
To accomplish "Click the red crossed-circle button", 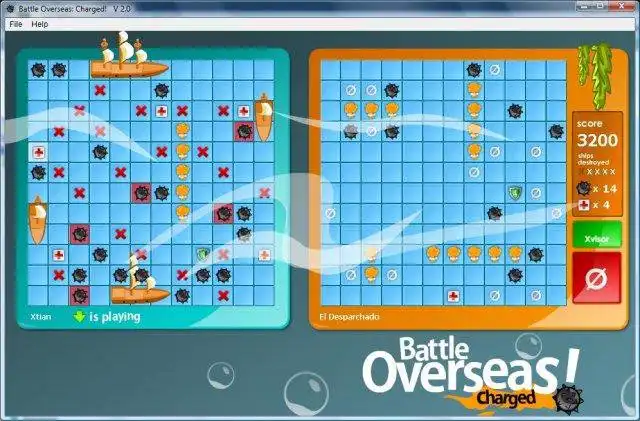I will coord(596,278).
